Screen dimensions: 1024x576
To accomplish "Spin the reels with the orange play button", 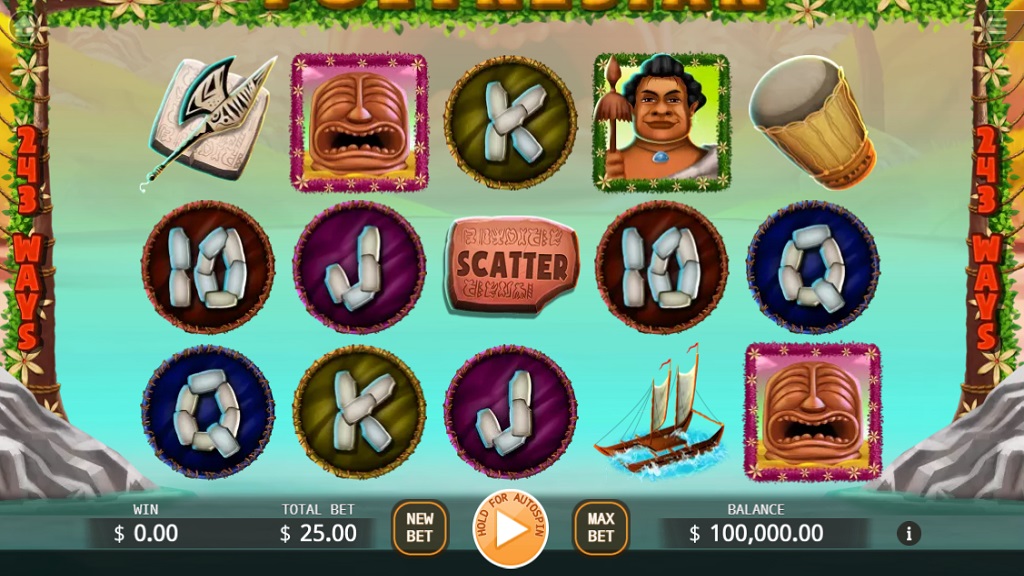I will pyautogui.click(x=510, y=529).
